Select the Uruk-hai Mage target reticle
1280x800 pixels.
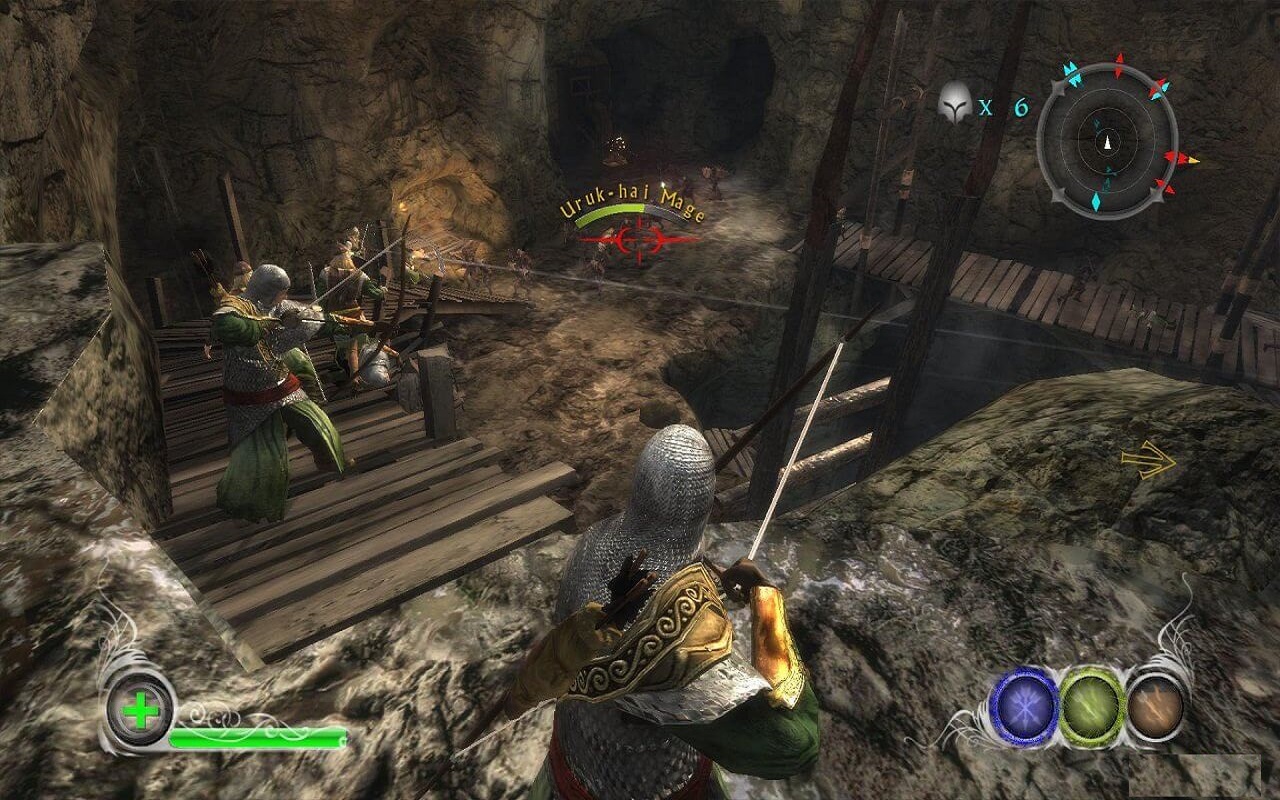pyautogui.click(x=634, y=238)
